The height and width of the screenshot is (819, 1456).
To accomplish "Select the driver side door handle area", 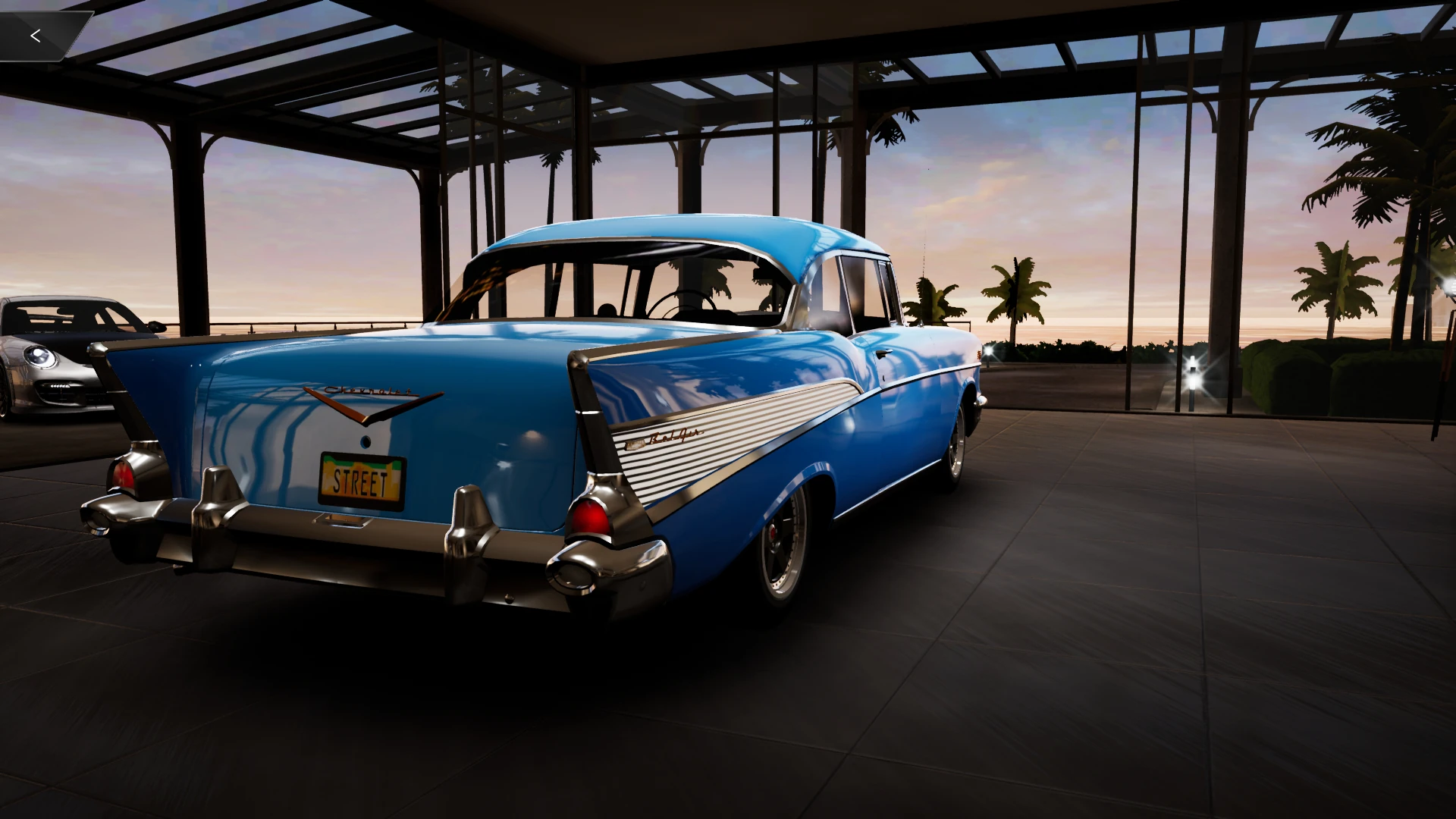I will pyautogui.click(x=882, y=355).
